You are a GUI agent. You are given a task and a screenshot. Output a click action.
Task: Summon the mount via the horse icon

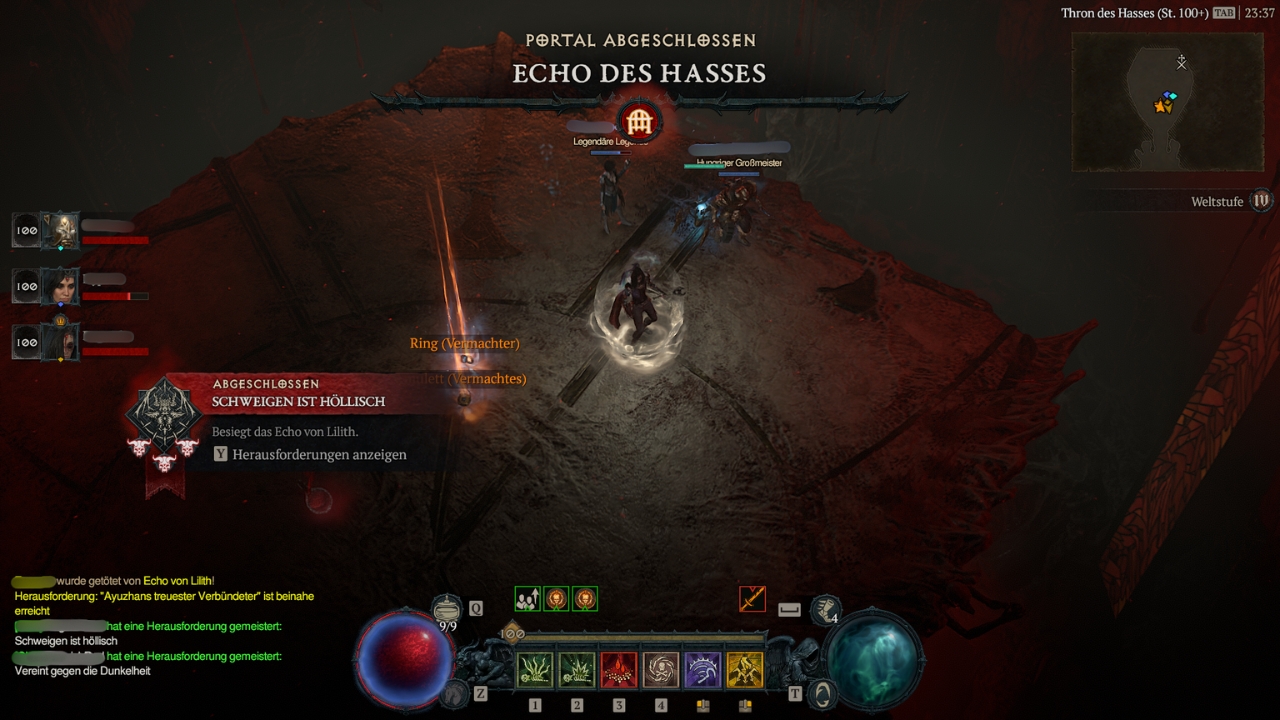click(x=457, y=692)
